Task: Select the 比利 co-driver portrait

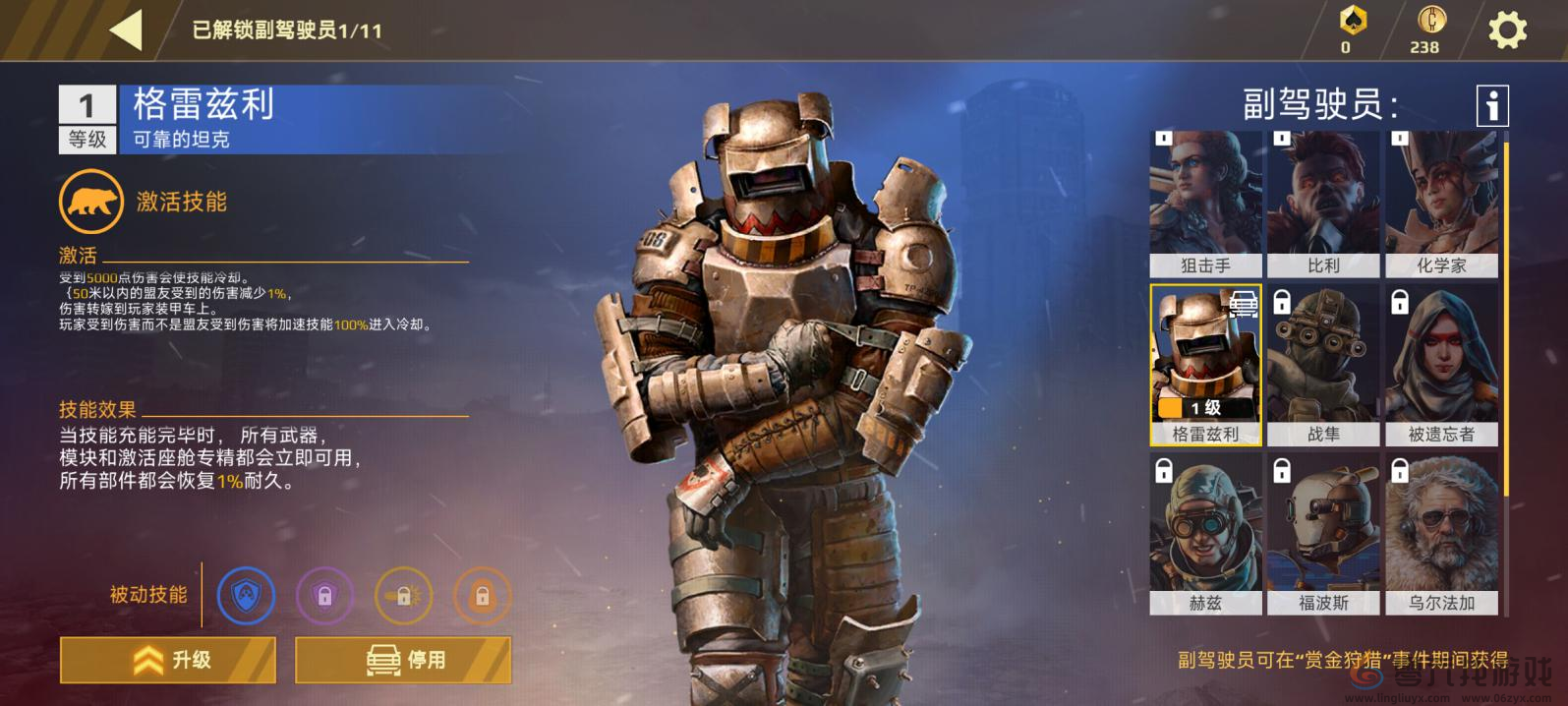Action: click(1323, 204)
